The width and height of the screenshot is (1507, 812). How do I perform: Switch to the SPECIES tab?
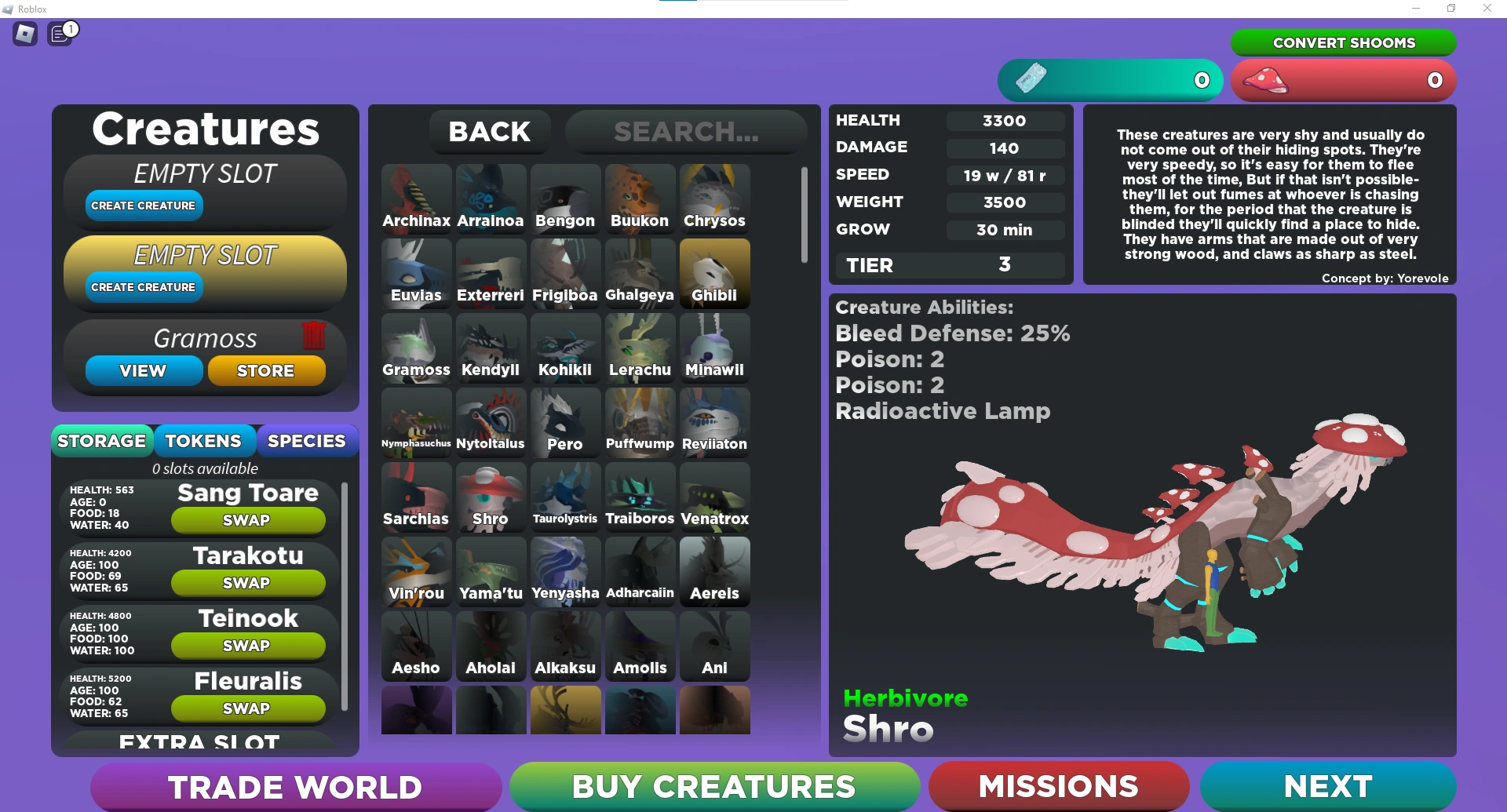point(308,440)
